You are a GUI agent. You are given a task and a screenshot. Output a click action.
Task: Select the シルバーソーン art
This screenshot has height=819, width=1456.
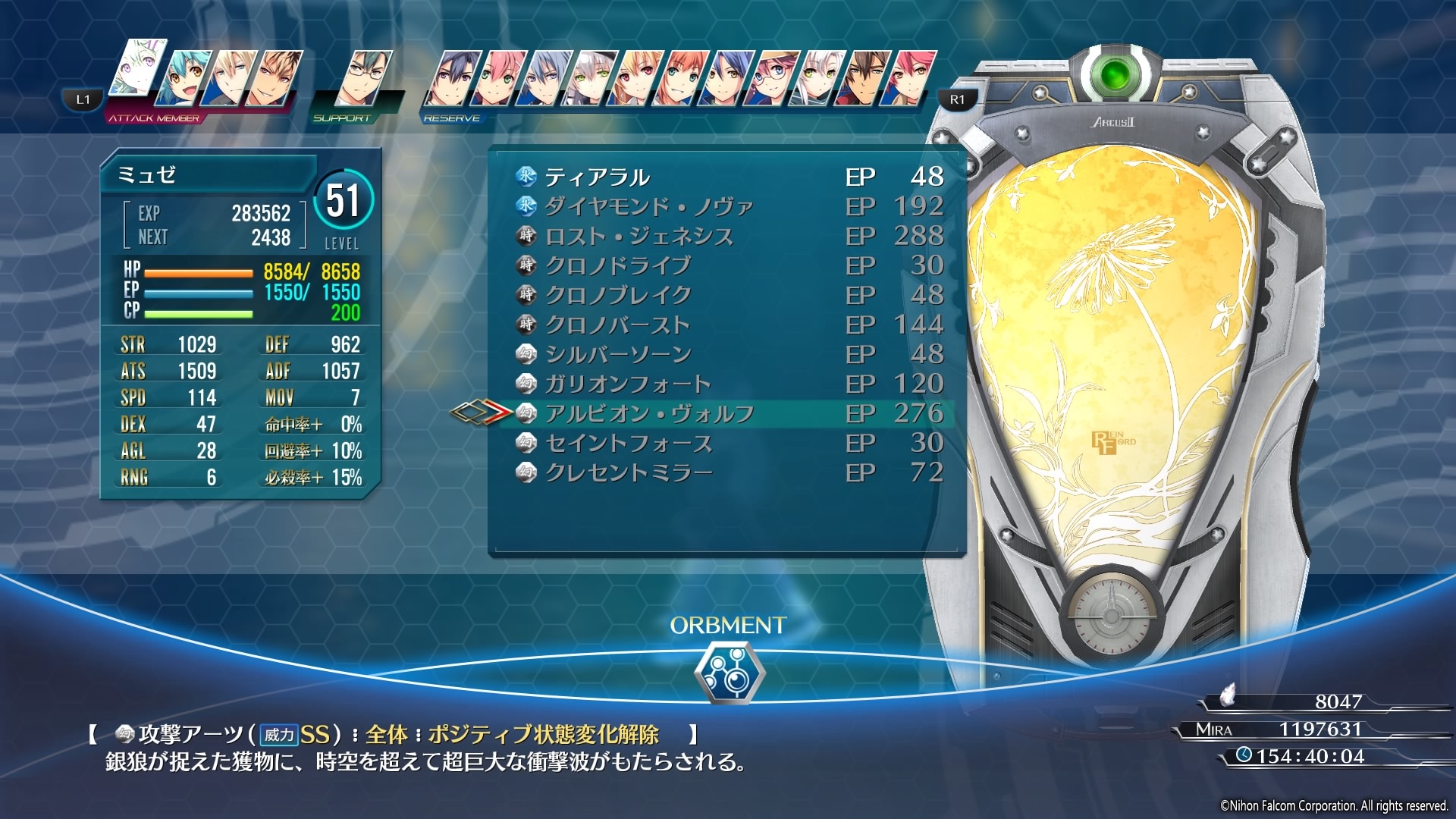[617, 355]
